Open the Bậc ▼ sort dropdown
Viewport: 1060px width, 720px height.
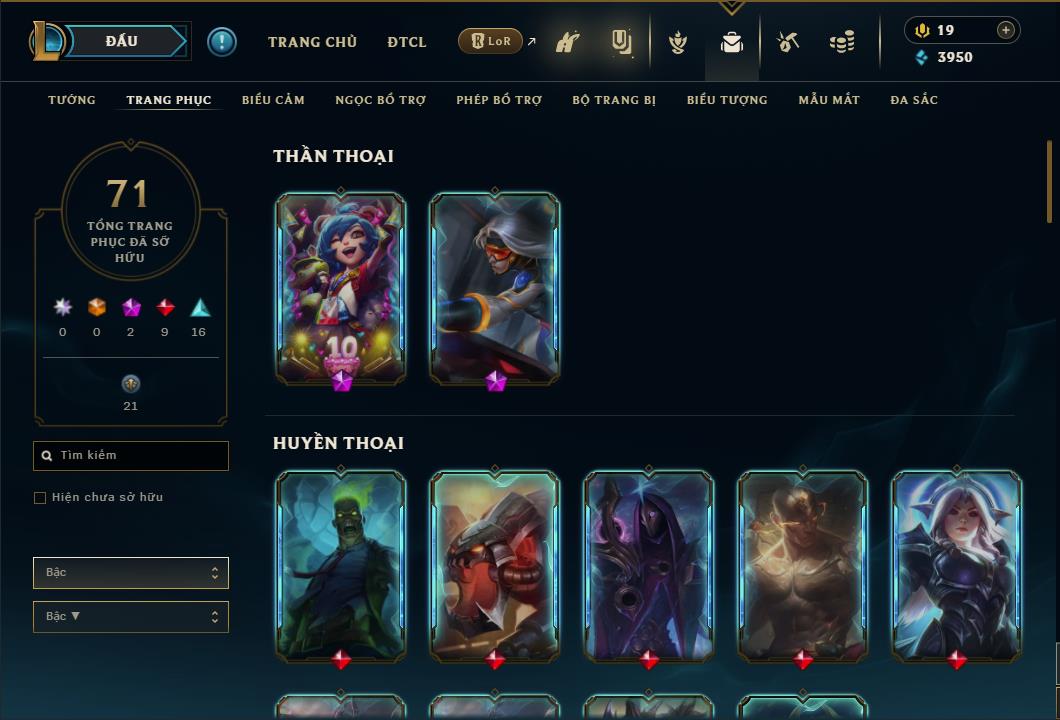tap(131, 617)
